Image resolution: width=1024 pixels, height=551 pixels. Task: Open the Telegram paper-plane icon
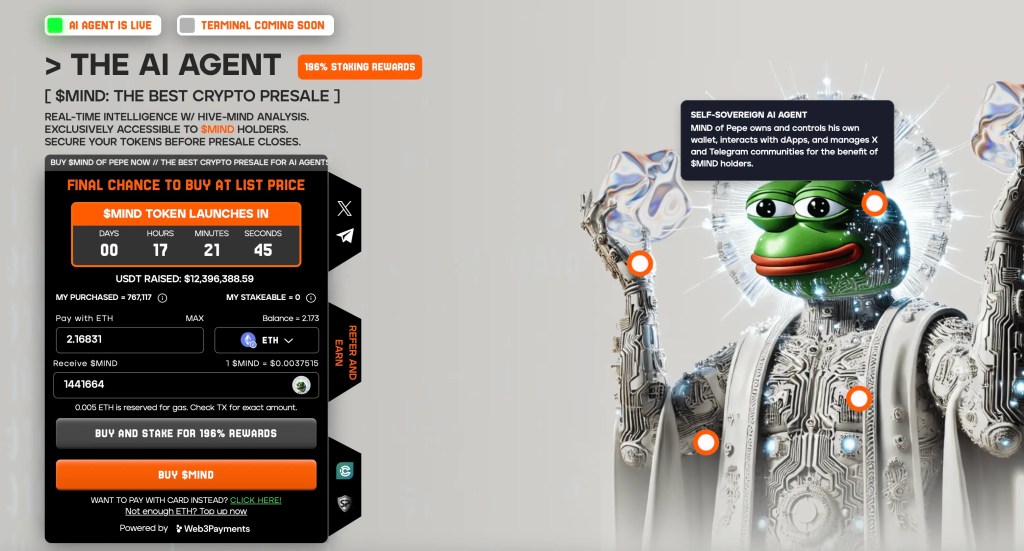coord(345,236)
